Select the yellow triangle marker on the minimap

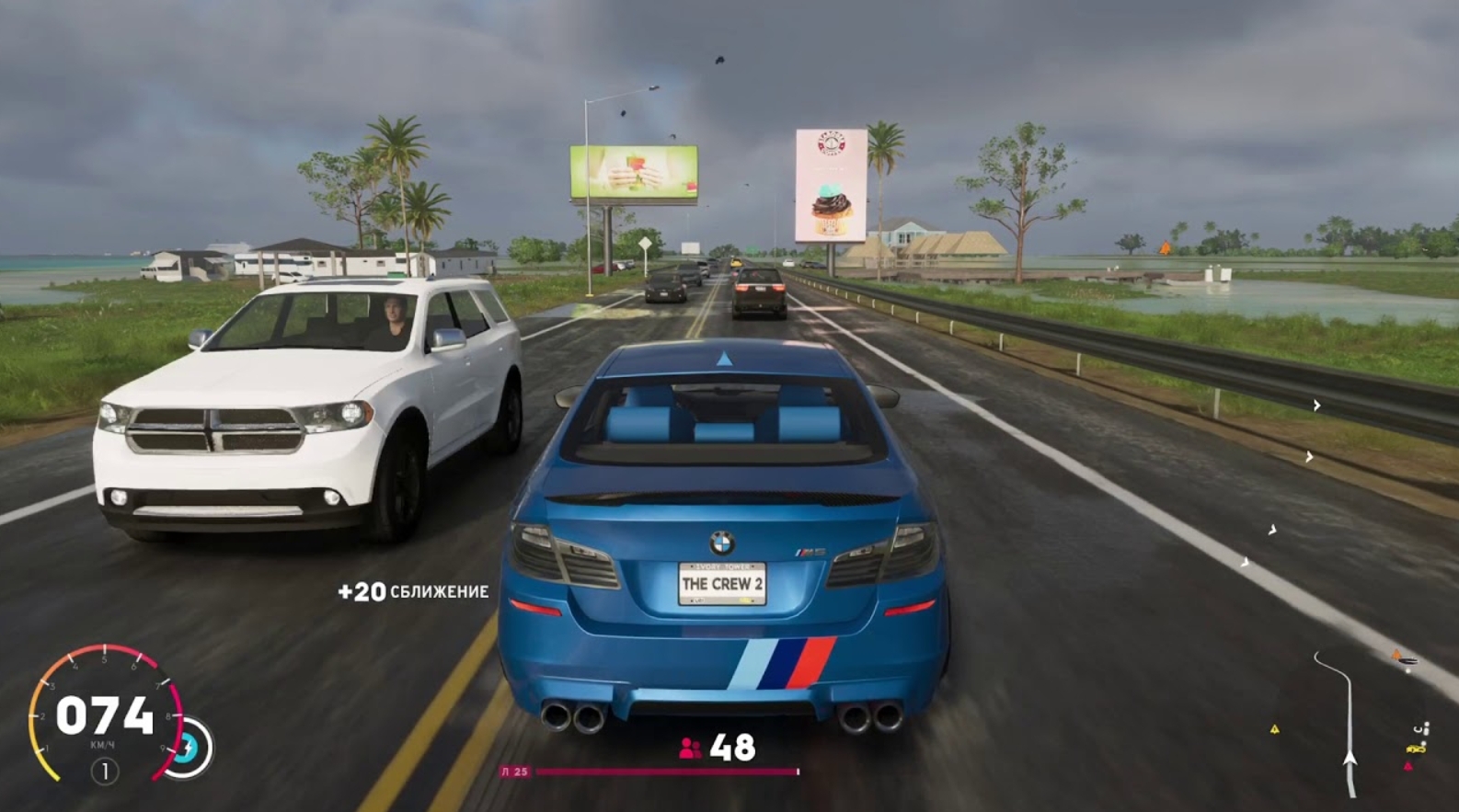(x=1275, y=729)
